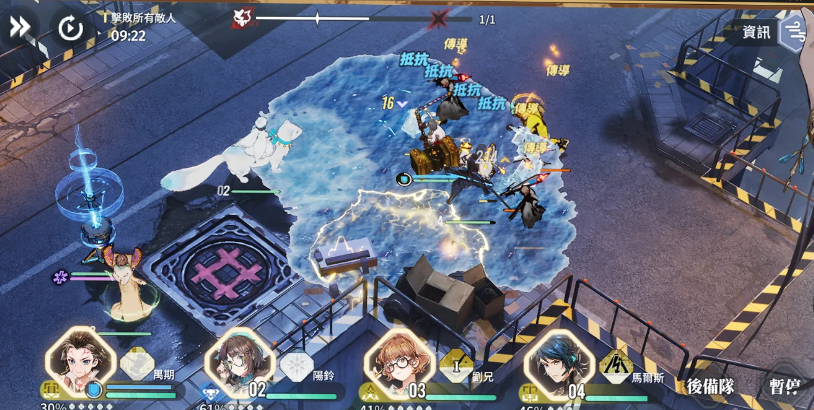Open the 後備隊 reserve team
The width and height of the screenshot is (814, 410).
click(x=710, y=386)
